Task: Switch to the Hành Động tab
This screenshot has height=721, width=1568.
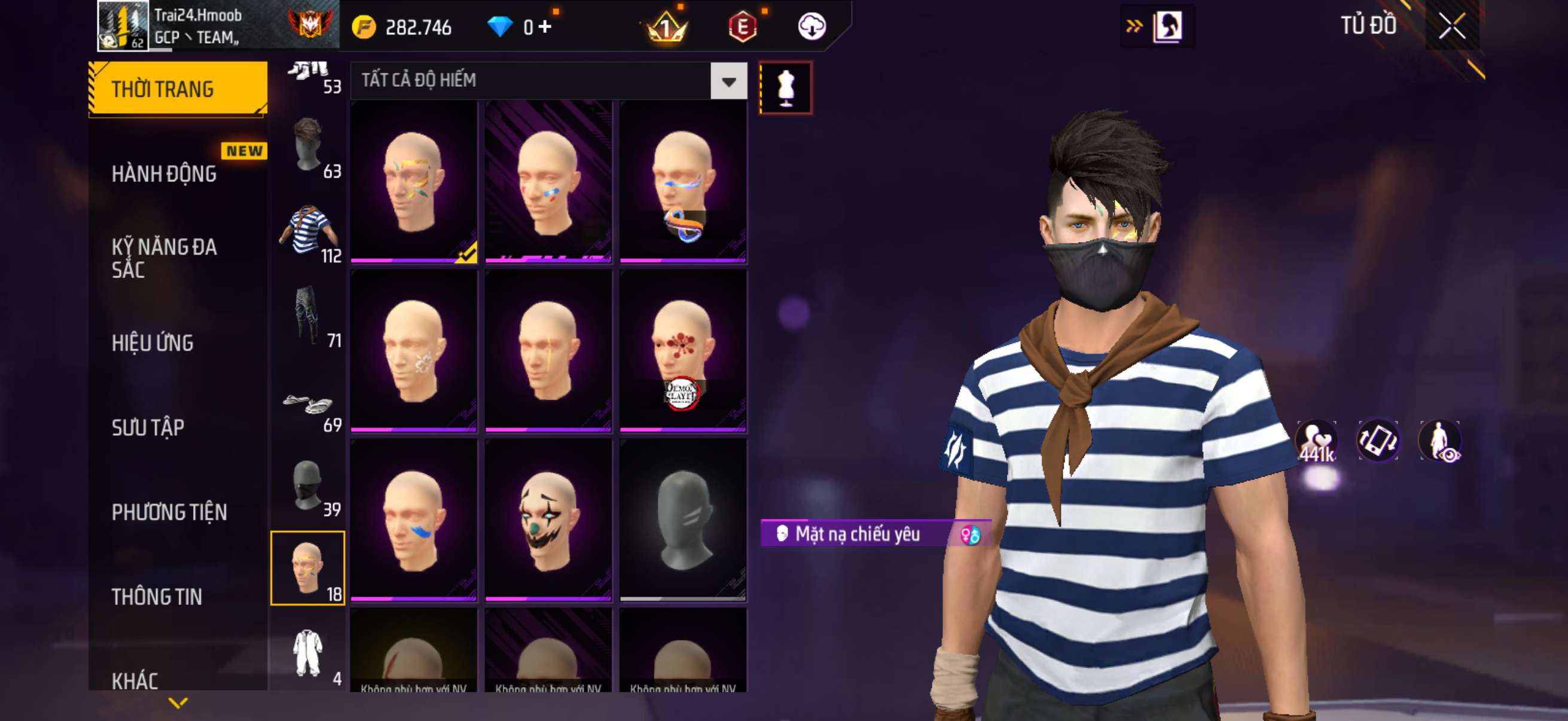Action: click(164, 174)
